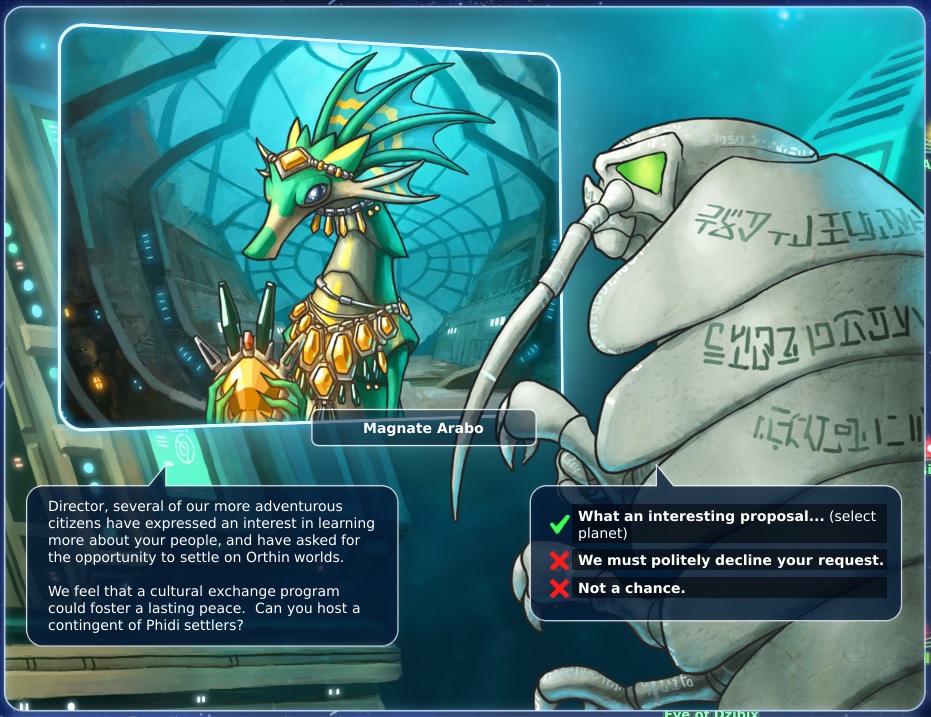Viewport: 931px width, 717px height.
Task: Select "We must politely decline your request."
Action: [730, 560]
